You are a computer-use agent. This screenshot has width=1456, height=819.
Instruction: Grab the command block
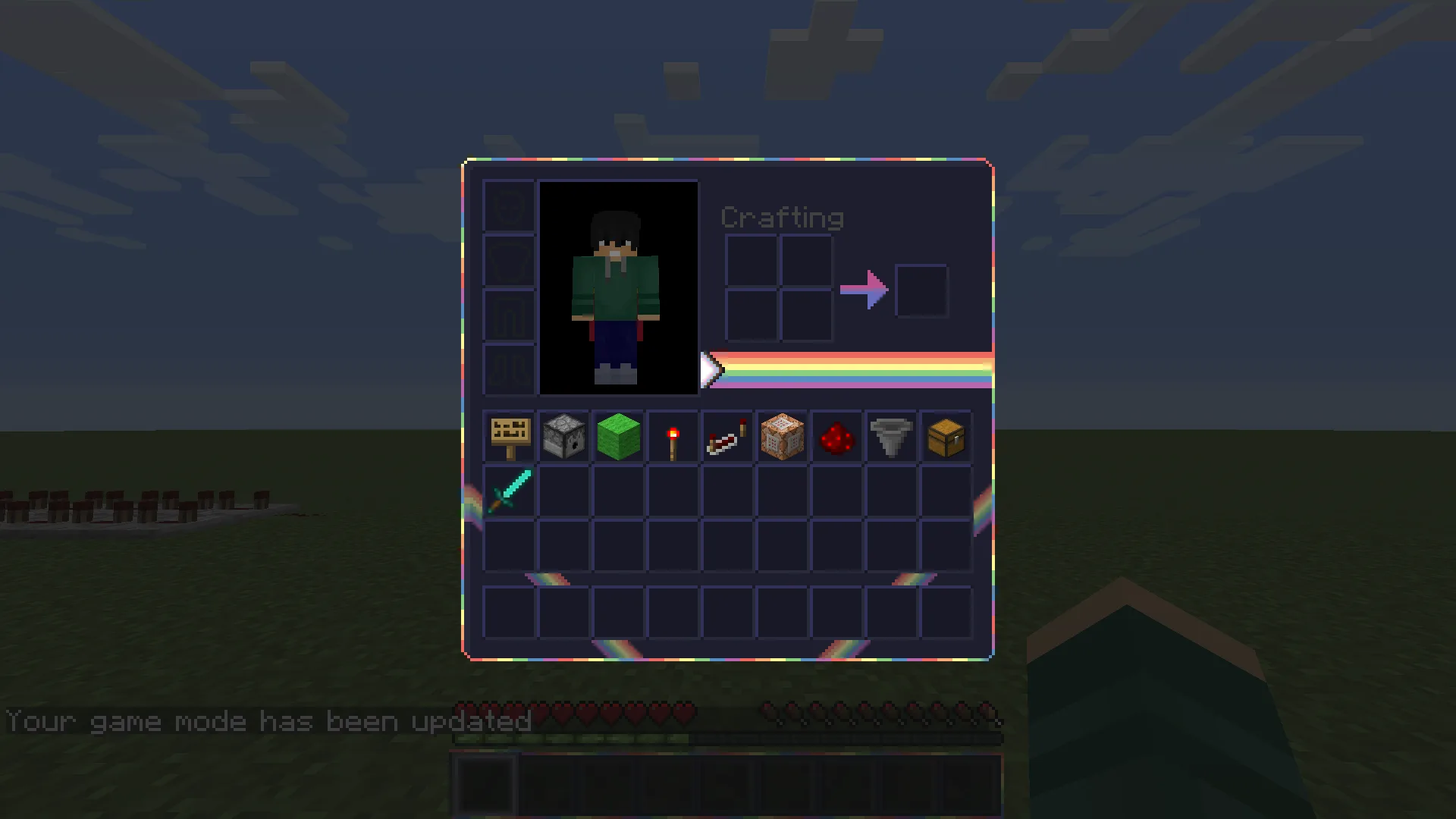click(x=781, y=437)
